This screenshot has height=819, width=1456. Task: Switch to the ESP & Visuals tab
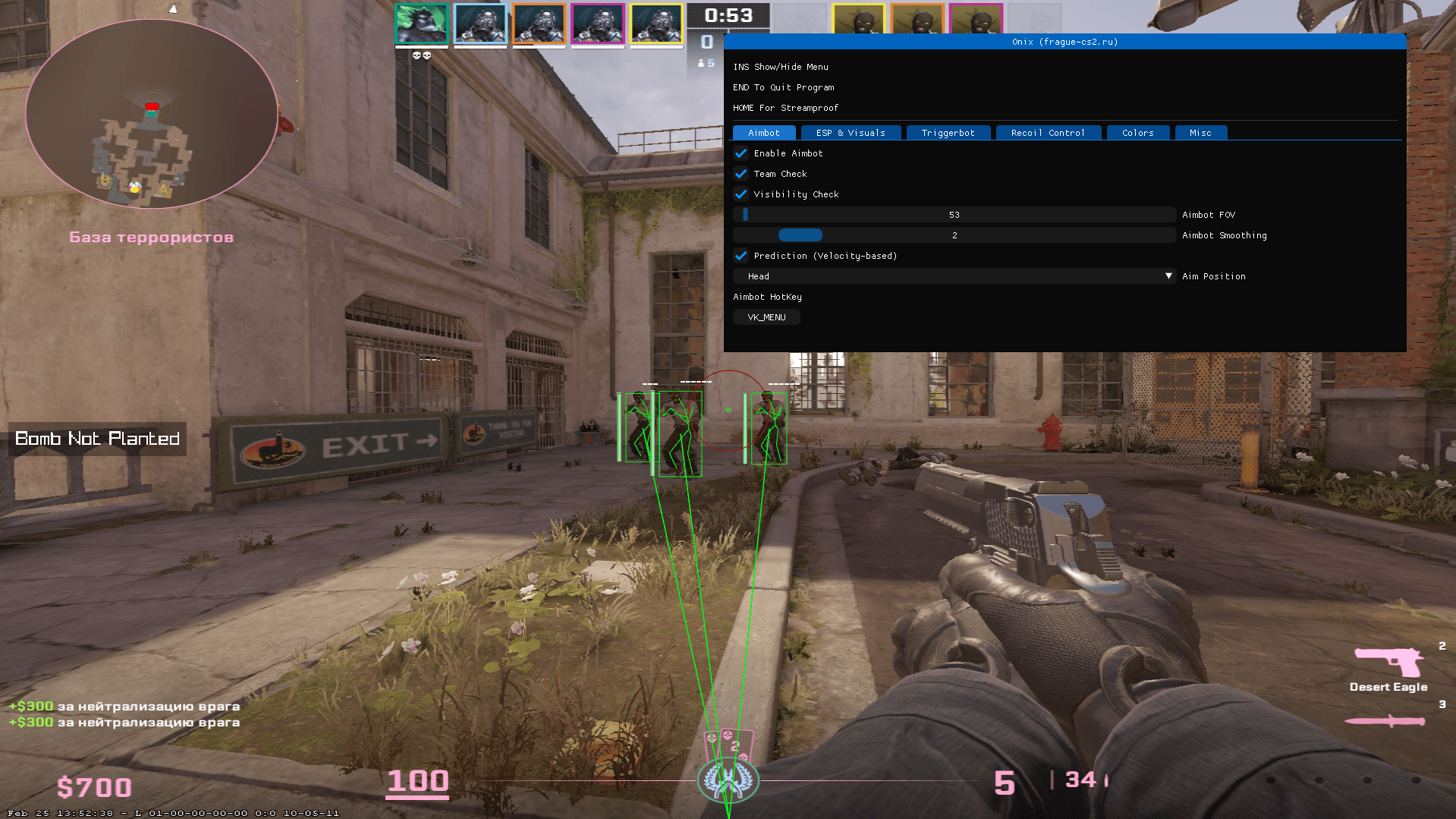(x=851, y=132)
